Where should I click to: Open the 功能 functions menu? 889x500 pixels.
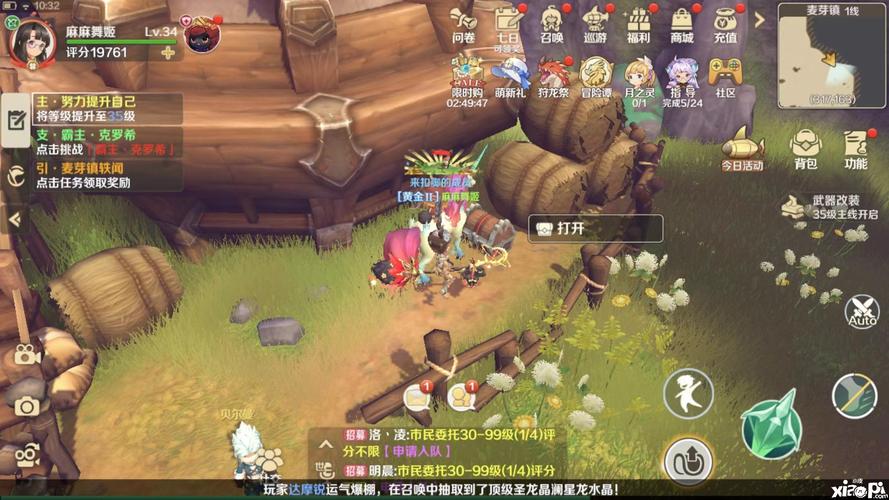[856, 148]
